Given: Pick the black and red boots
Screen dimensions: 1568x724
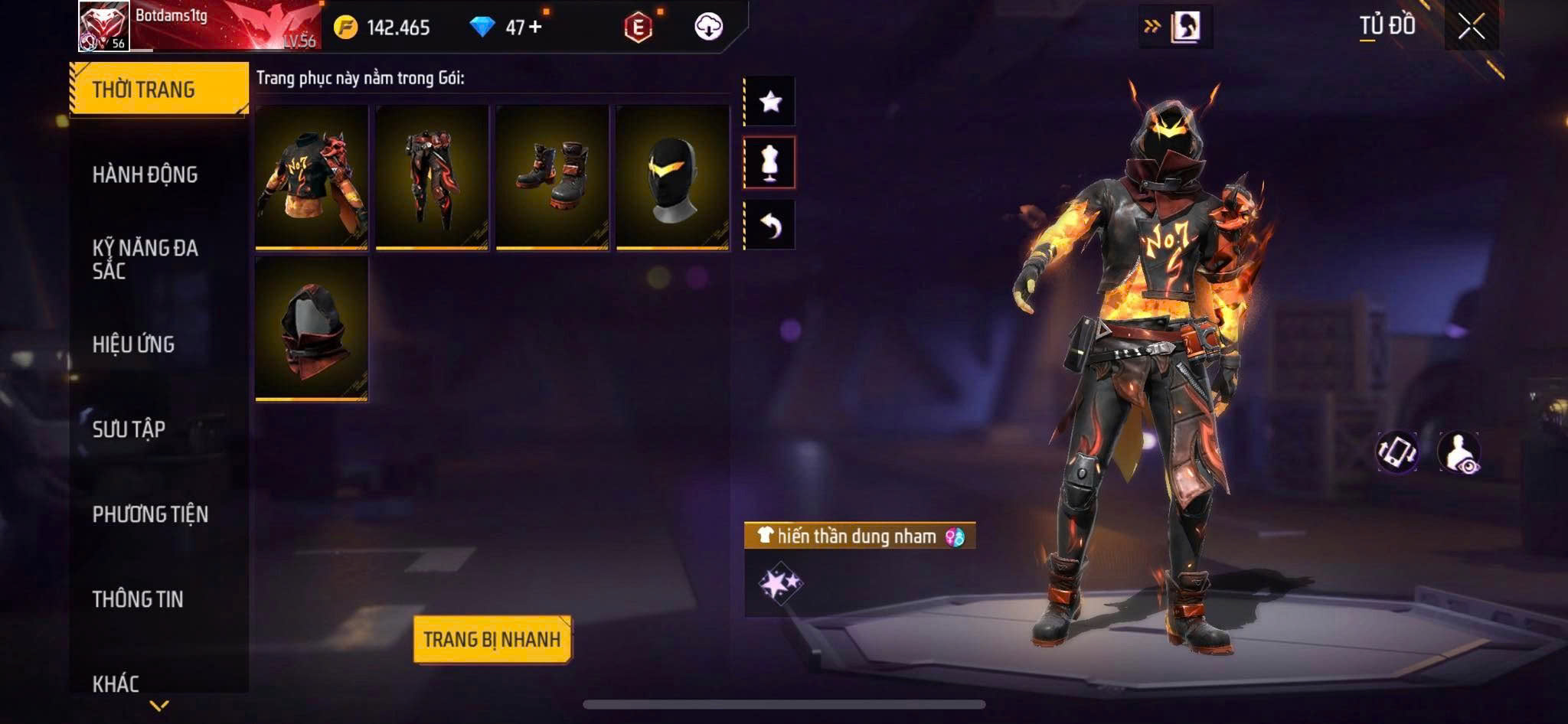Looking at the screenshot, I should [552, 178].
